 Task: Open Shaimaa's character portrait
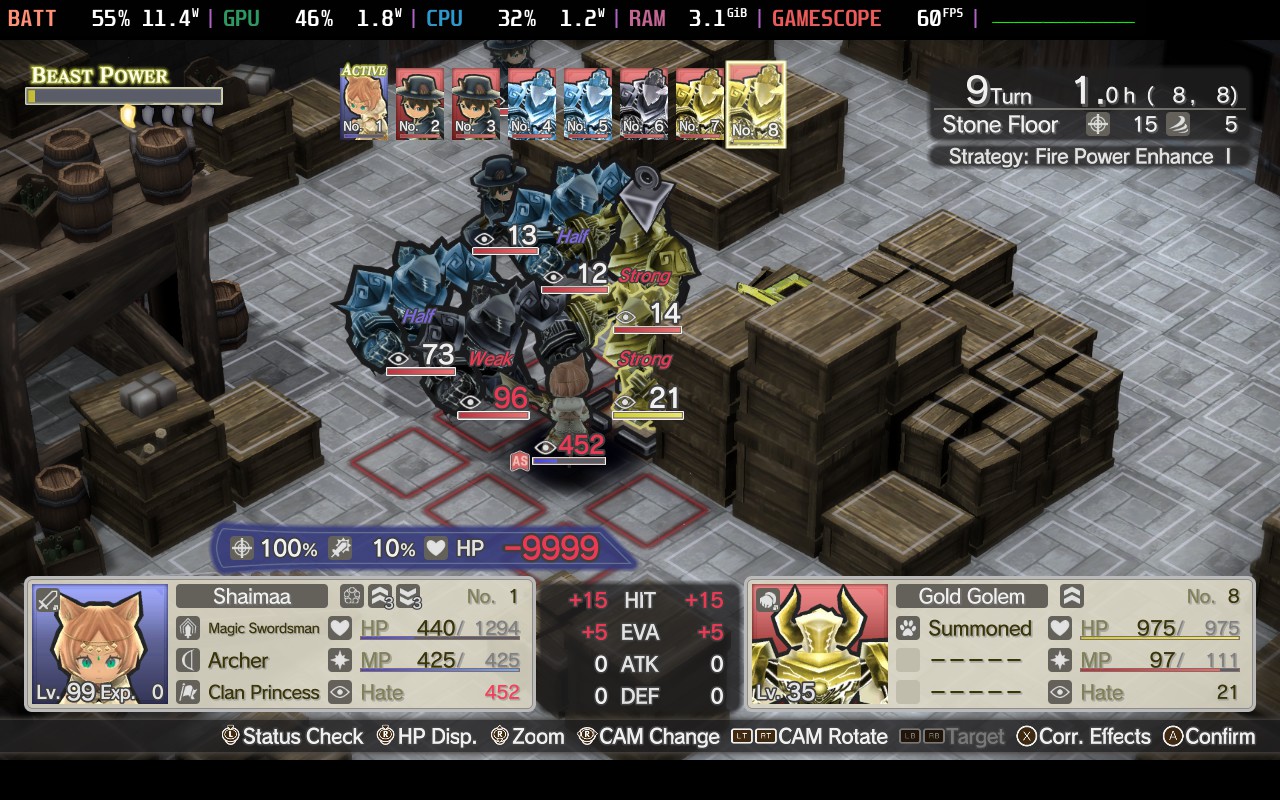[100, 645]
